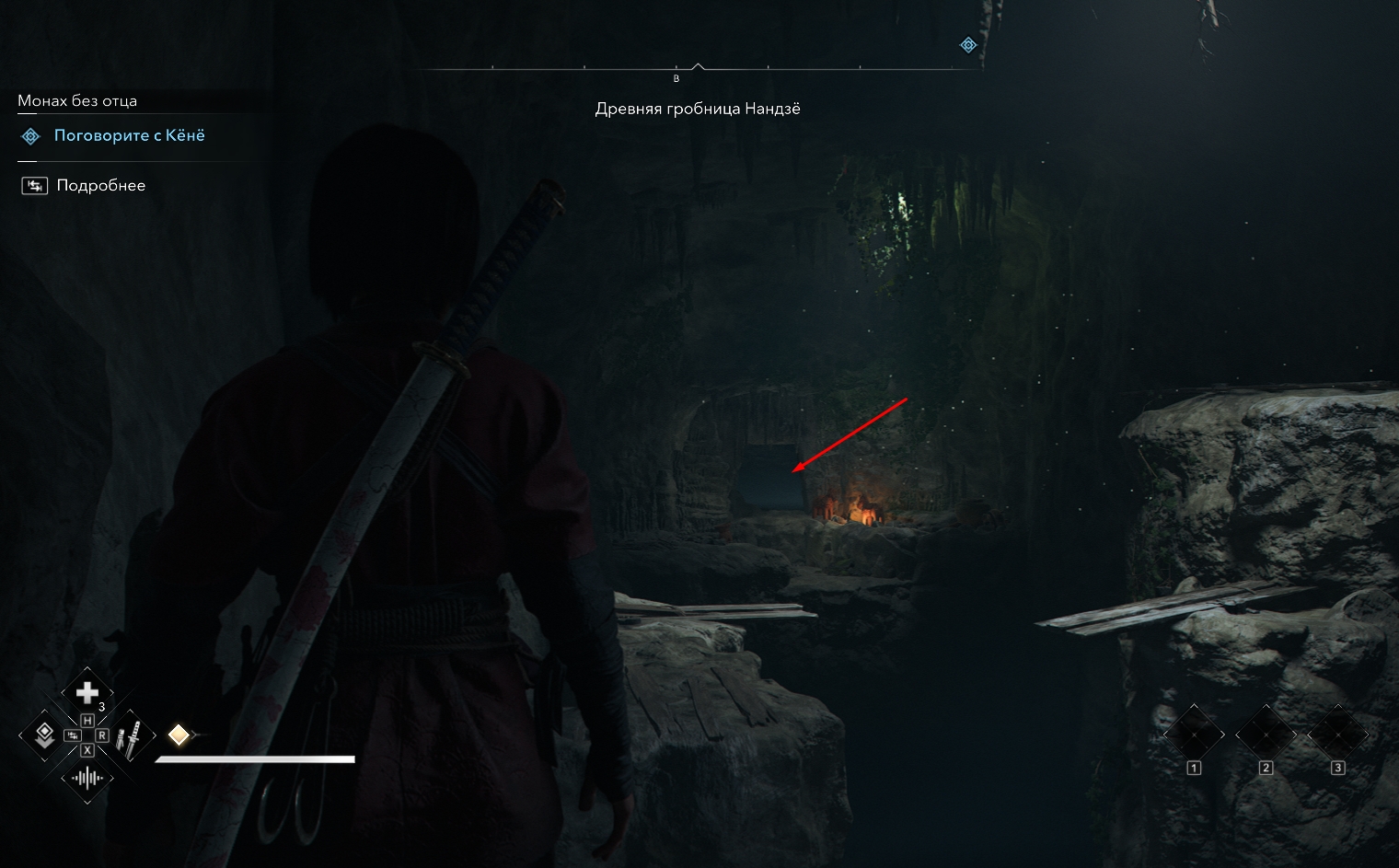The width and height of the screenshot is (1399, 868).
Task: Activate the katana weapon swap slot
Action: (x=130, y=736)
